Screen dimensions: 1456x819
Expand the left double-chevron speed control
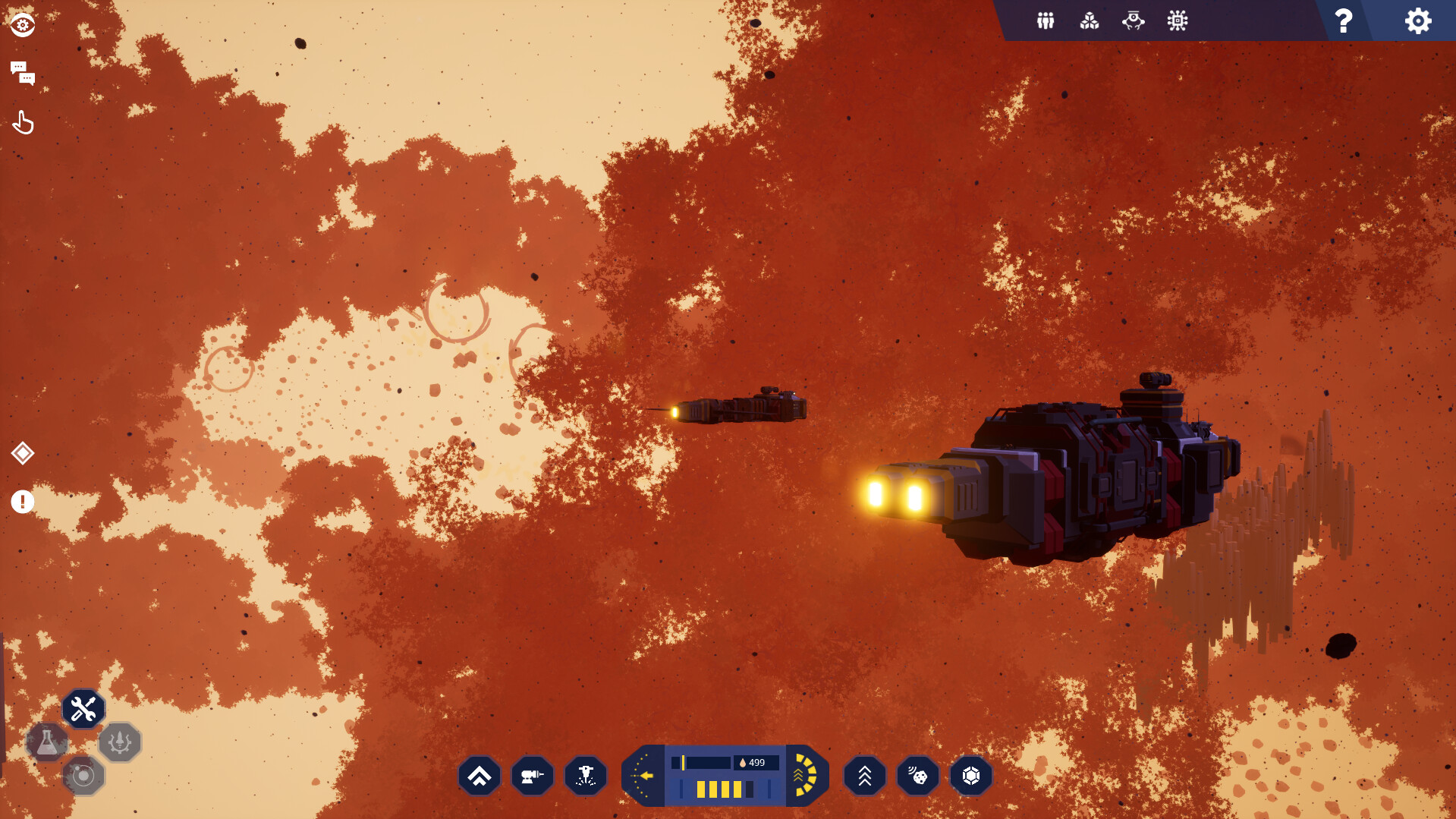(x=479, y=776)
